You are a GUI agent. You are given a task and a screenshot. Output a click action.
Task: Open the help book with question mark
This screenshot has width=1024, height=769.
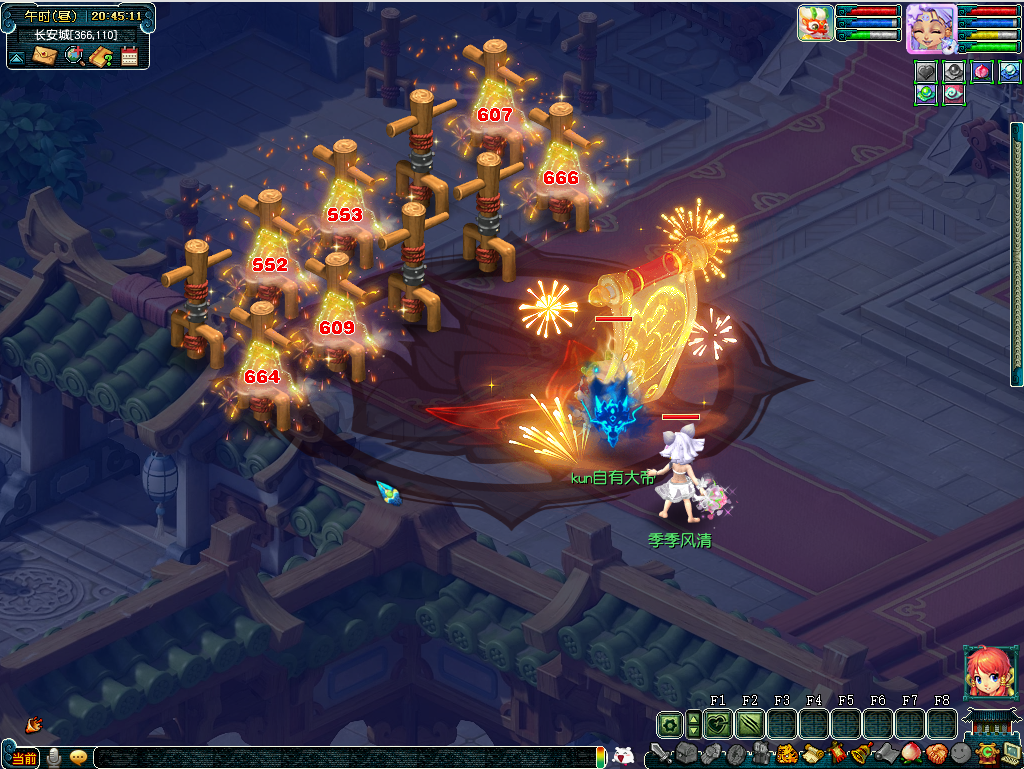[101, 56]
